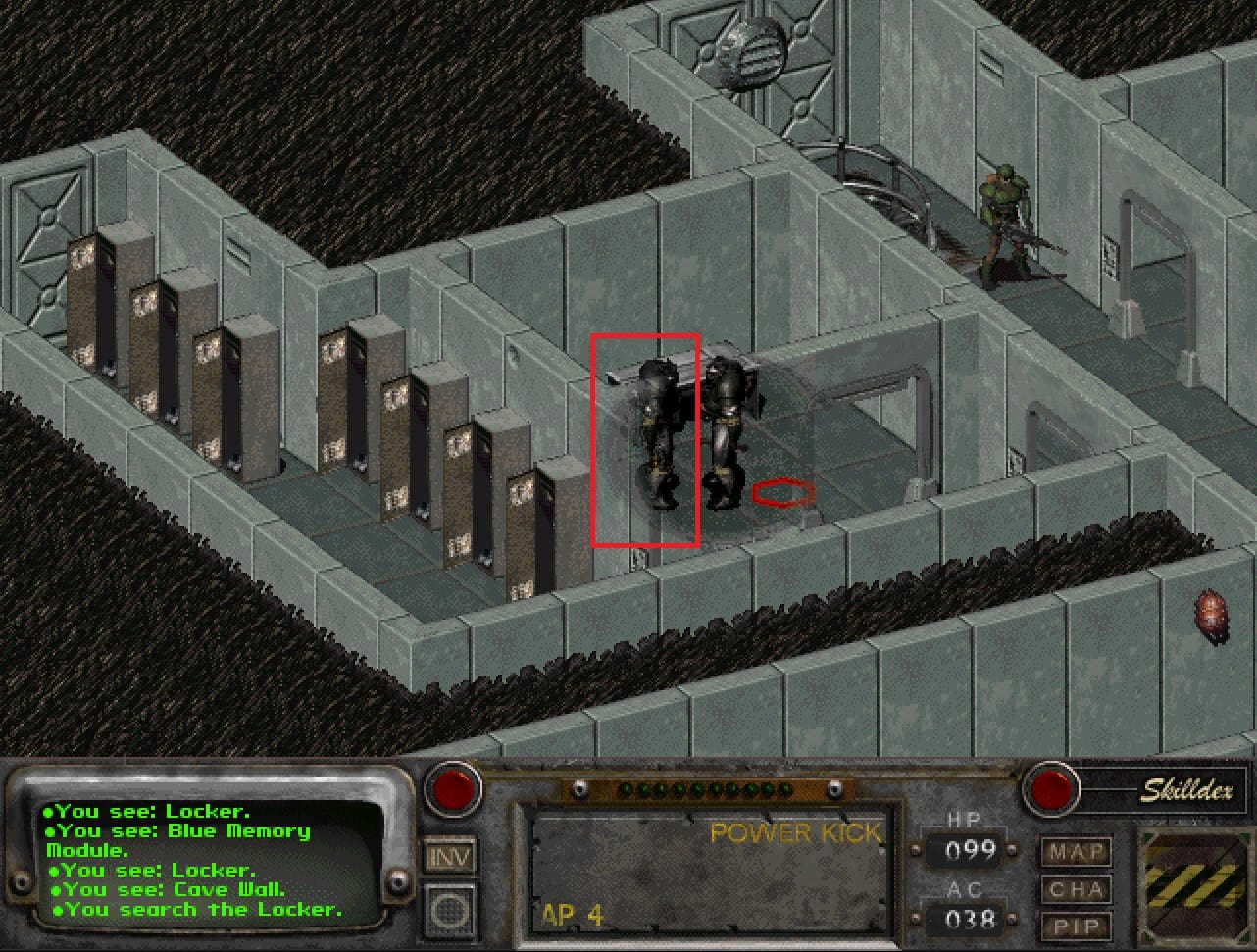Open the inventory with the INV button
Viewport: 1257px width, 952px height.
pos(450,857)
